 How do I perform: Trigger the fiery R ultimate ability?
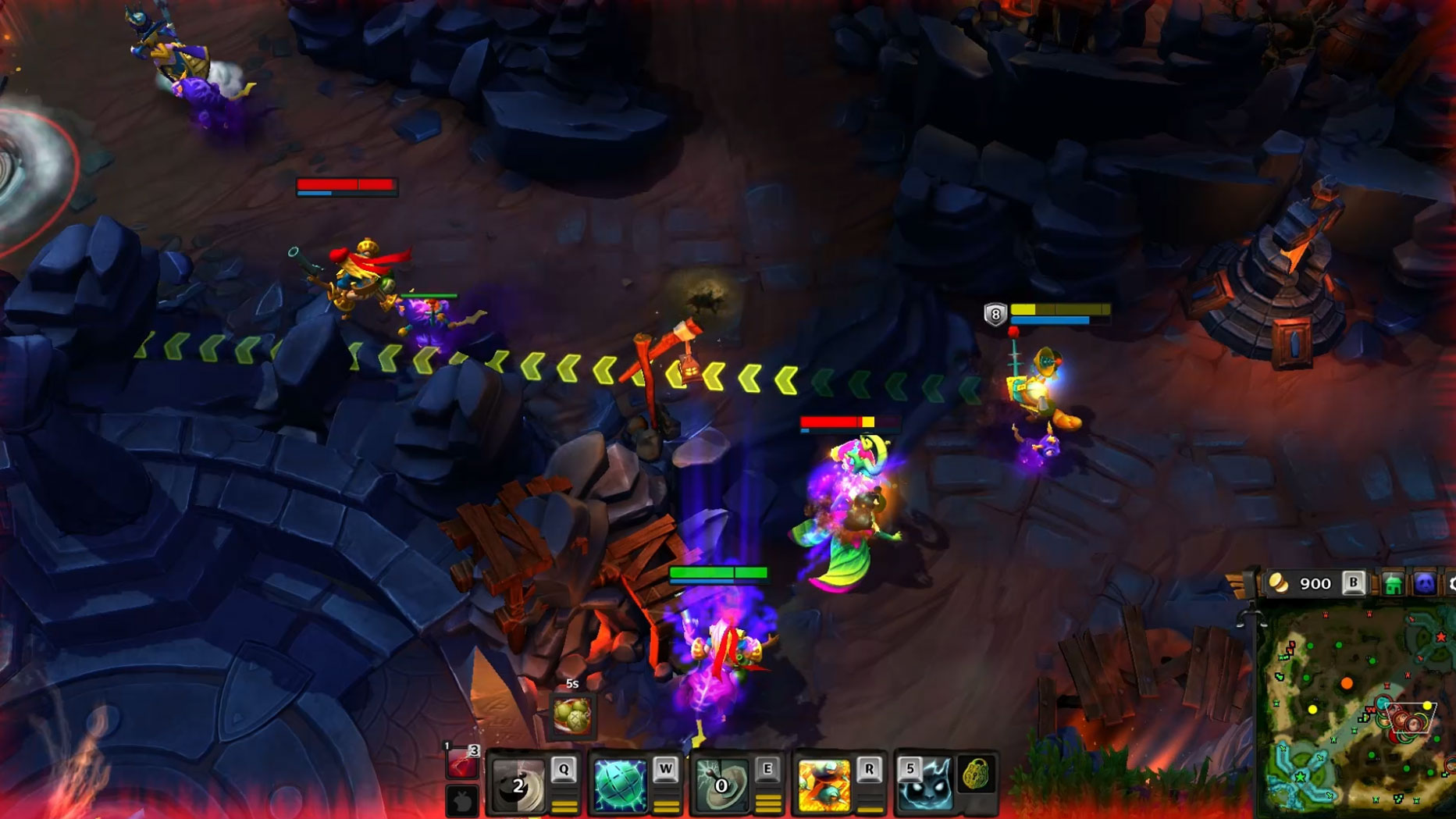coord(824,784)
